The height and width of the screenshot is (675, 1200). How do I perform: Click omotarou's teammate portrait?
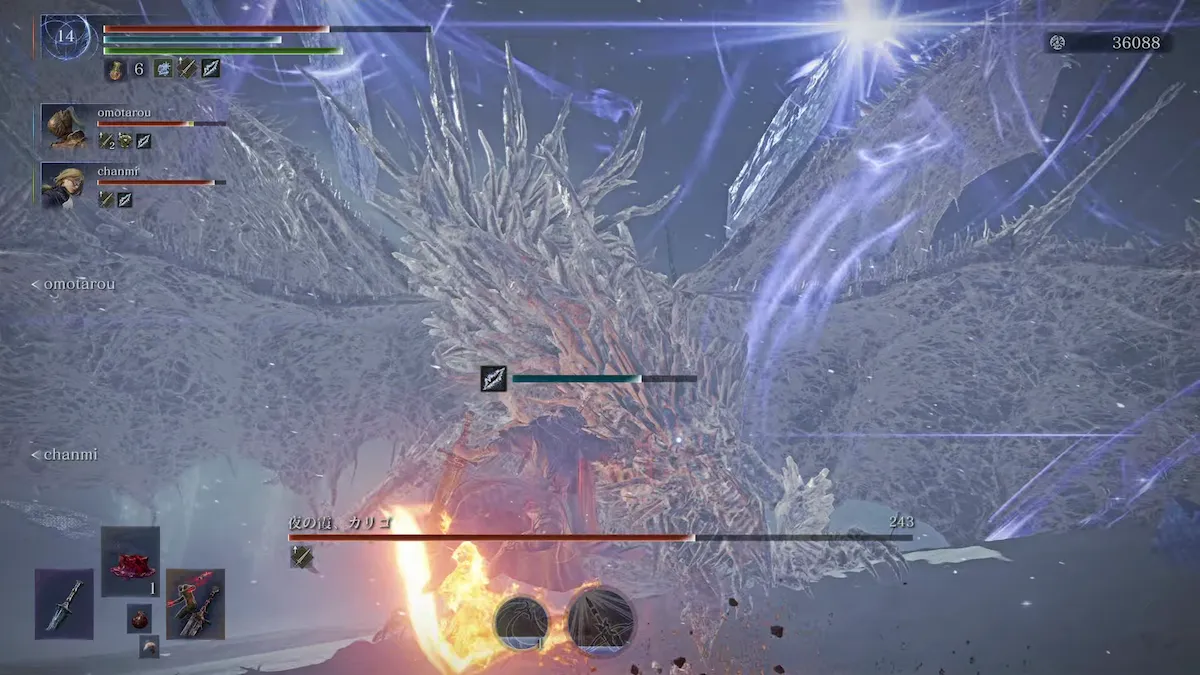pos(66,126)
